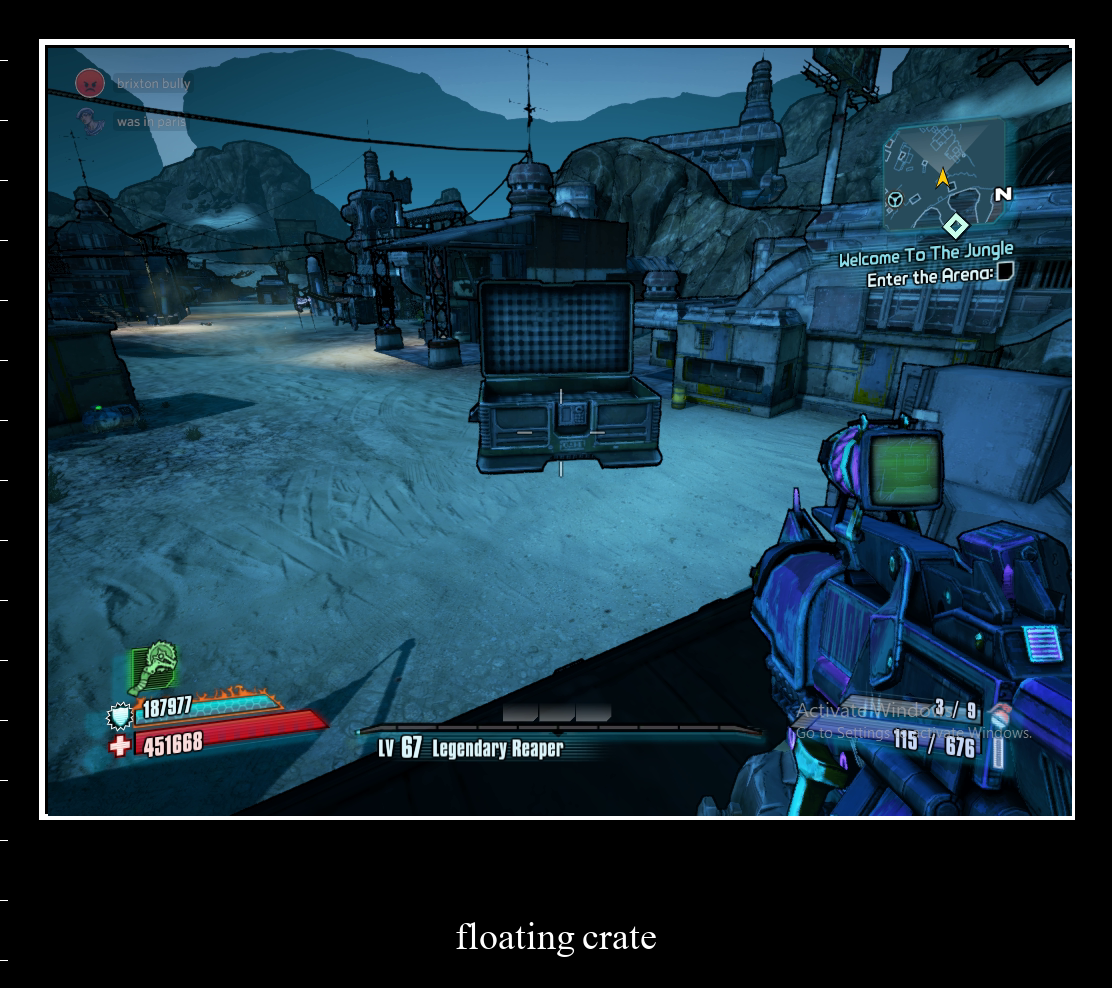Viewport: 1112px width, 988px height.
Task: Tick the Enter the Arena objective checkbox
Action: tap(1005, 271)
